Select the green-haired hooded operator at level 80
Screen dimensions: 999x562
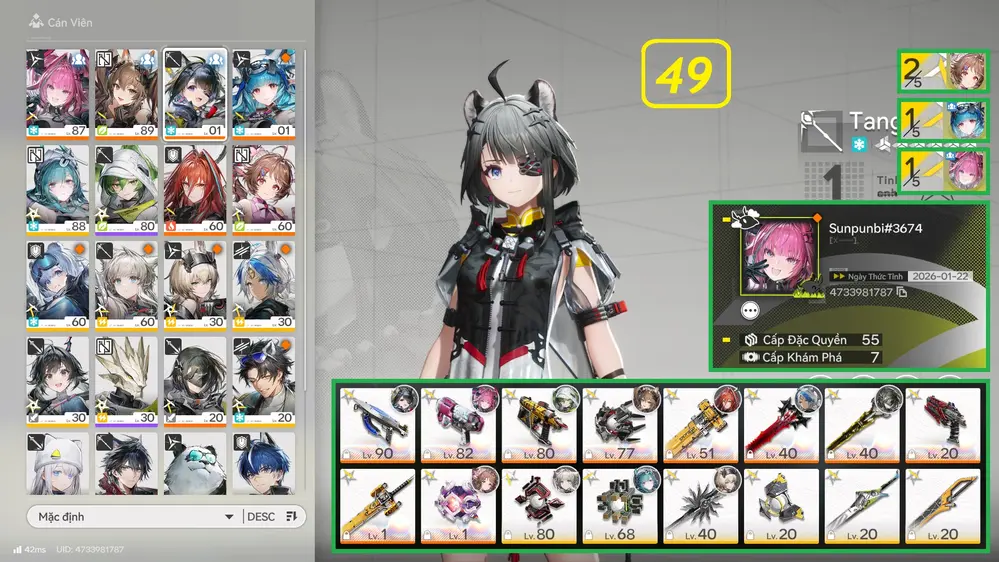(x=127, y=188)
